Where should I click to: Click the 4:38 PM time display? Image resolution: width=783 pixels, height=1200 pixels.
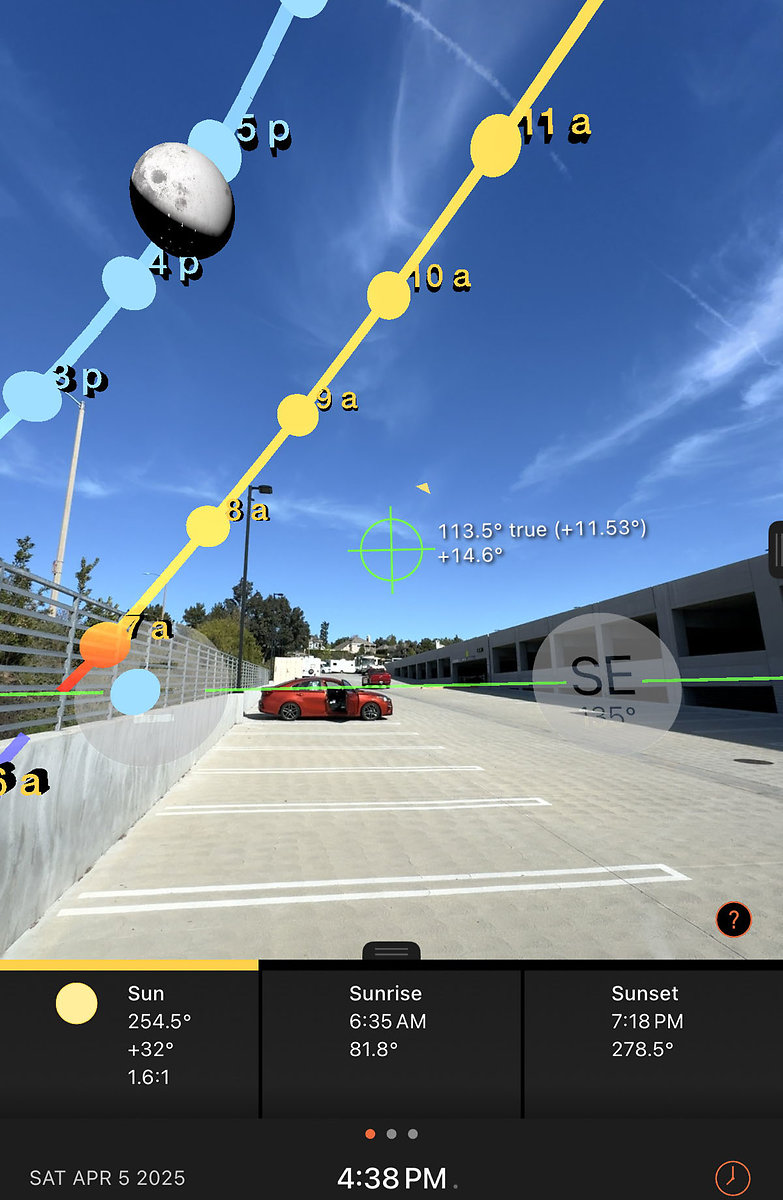392,1178
